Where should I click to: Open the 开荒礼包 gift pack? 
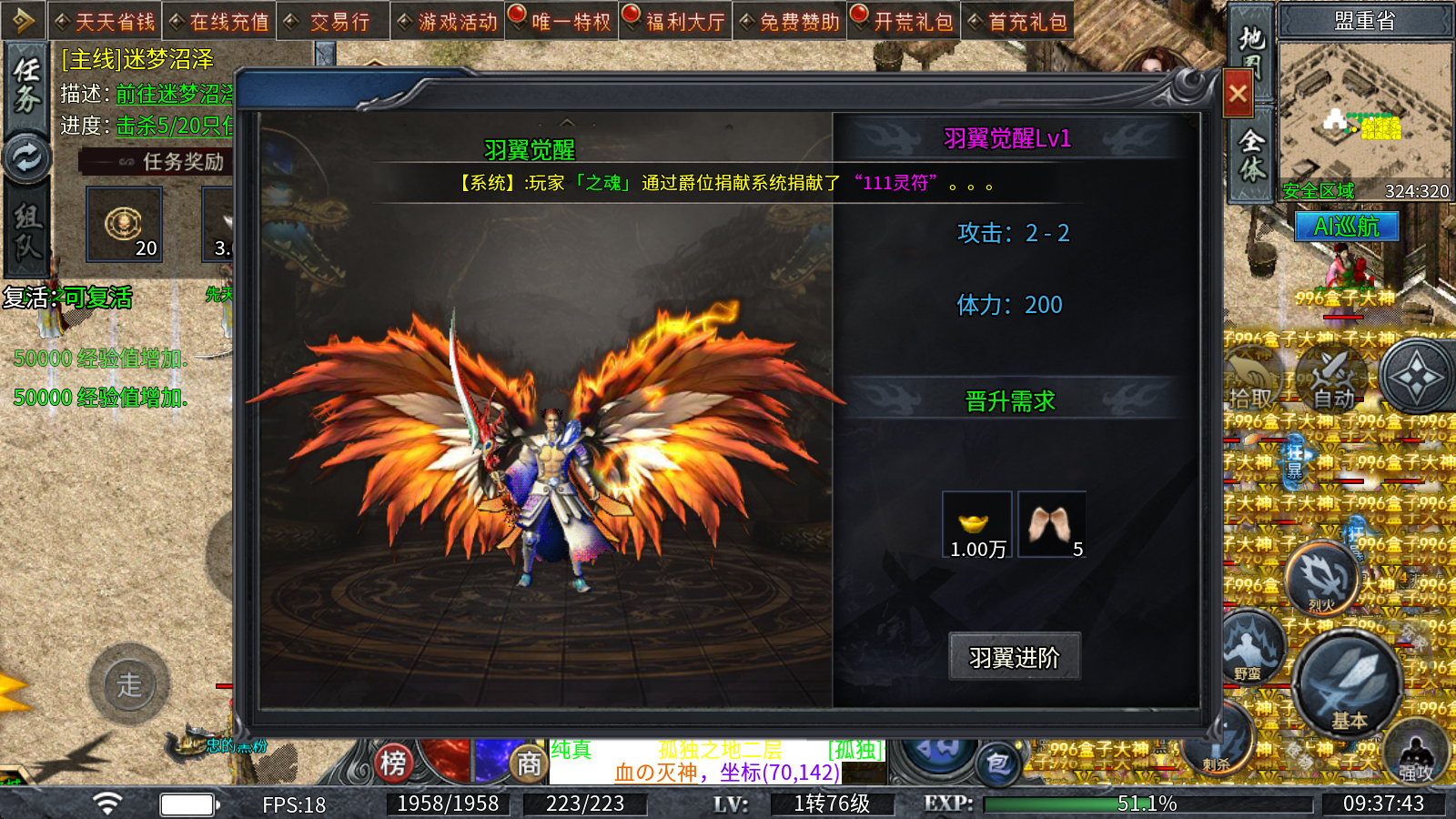pos(905,21)
